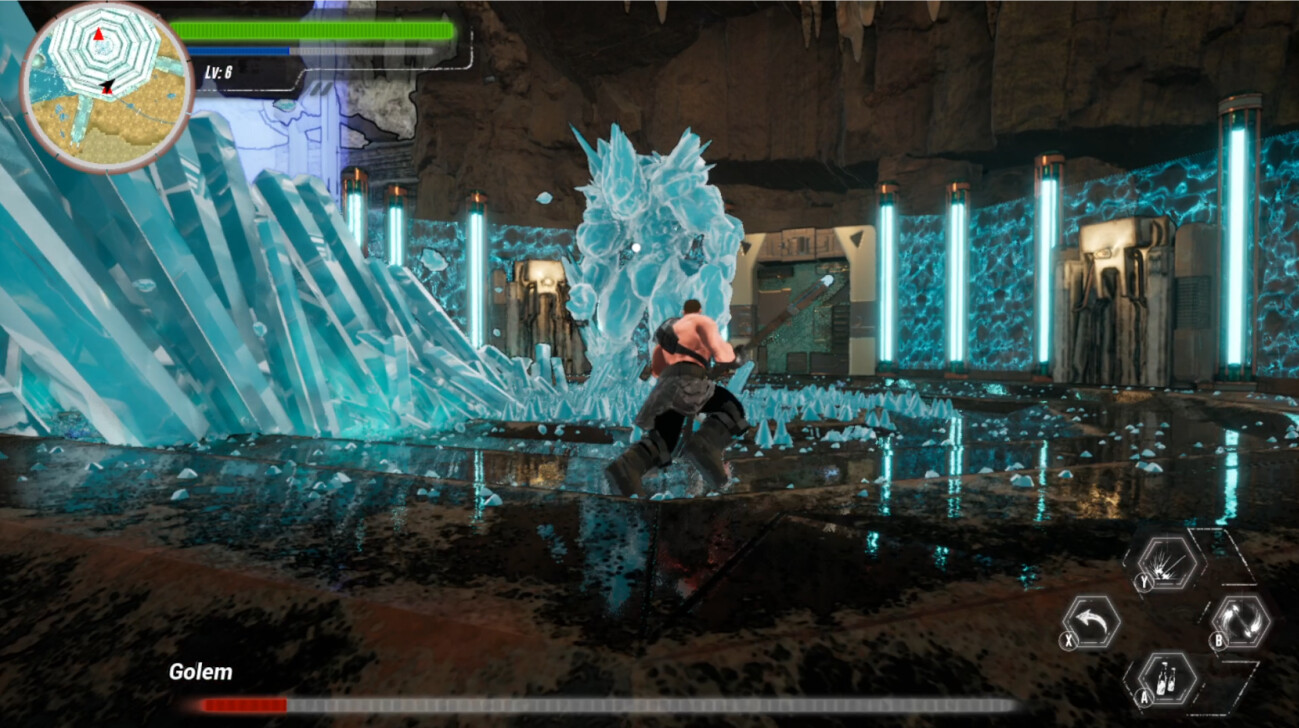The height and width of the screenshot is (728, 1299).
Task: Select the curved arrow dodge icon
Action: click(x=1090, y=621)
